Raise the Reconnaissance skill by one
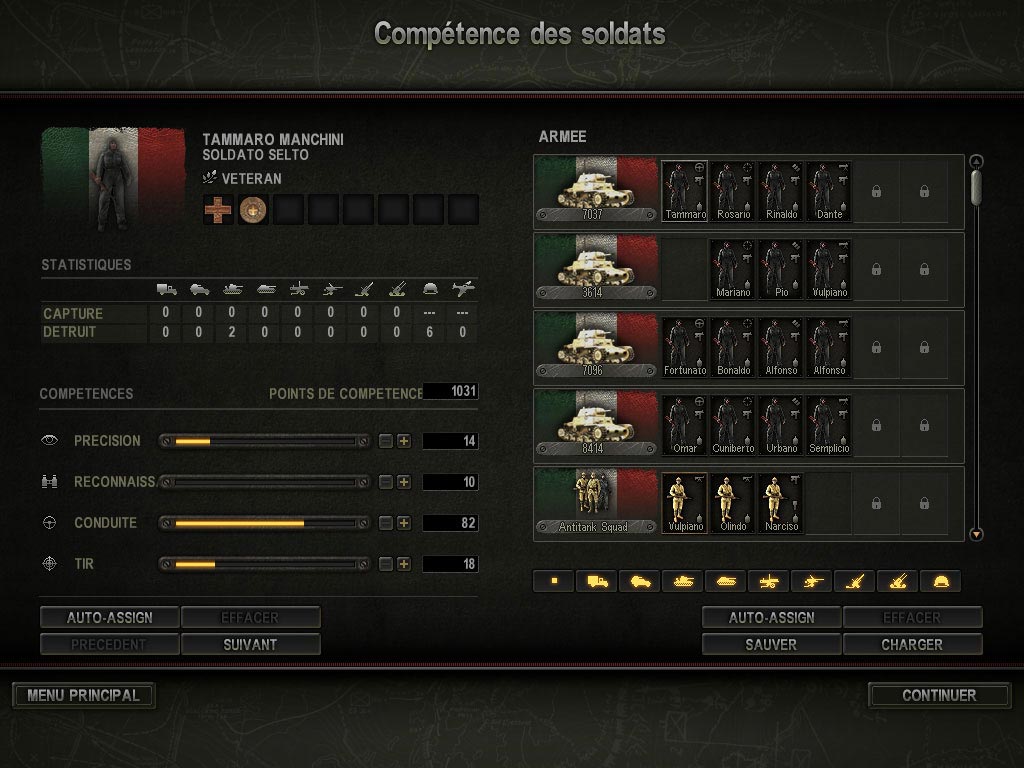 (x=404, y=482)
